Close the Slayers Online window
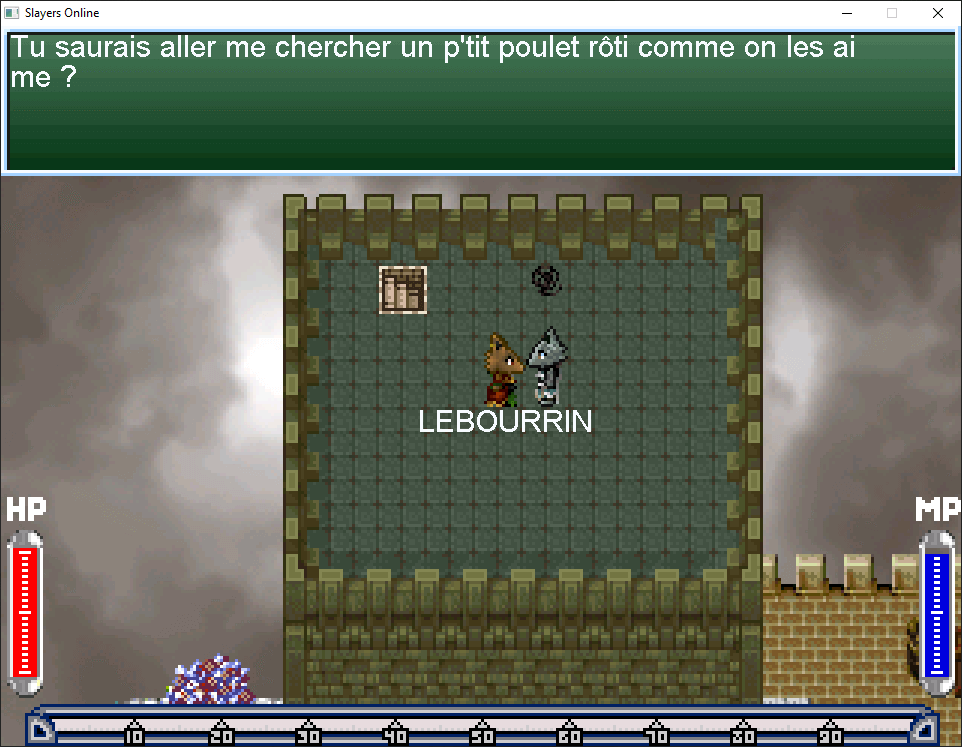Viewport: 962px width, 747px height. tap(937, 14)
